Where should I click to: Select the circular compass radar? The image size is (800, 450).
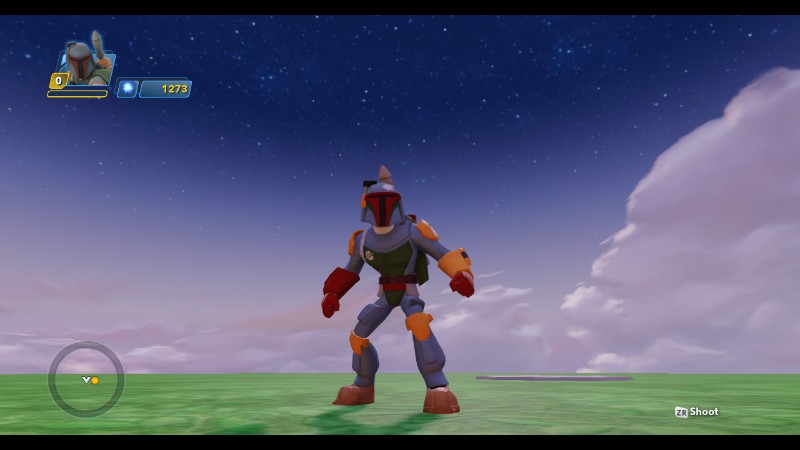86,379
